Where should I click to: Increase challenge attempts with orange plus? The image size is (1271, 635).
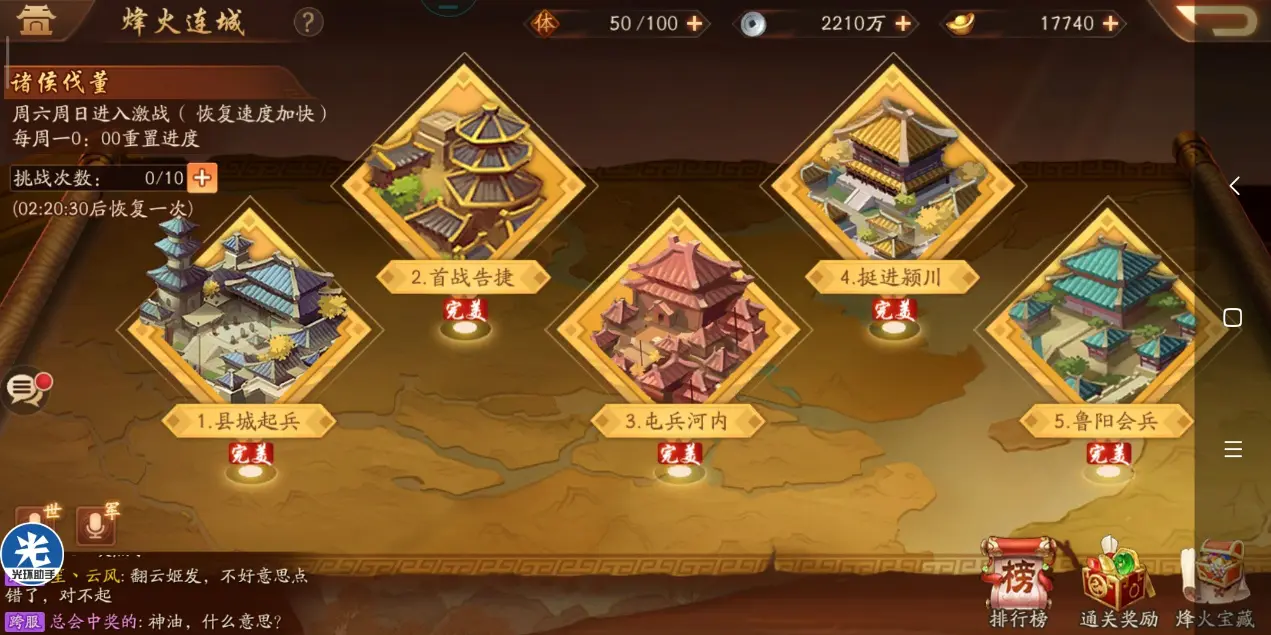tap(202, 178)
